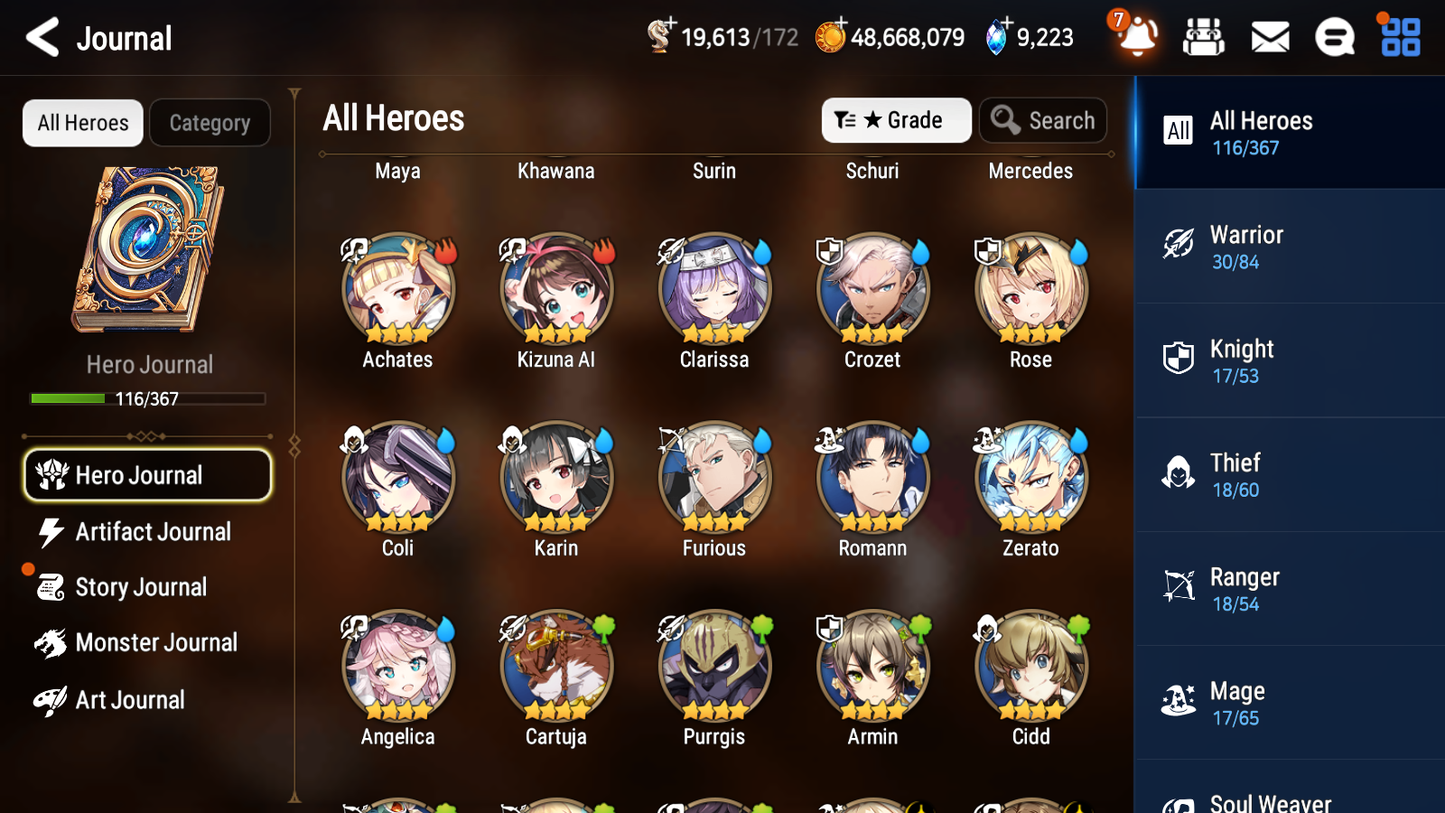1445x813 pixels.
Task: Open the main menu grid icon
Action: (x=1399, y=36)
